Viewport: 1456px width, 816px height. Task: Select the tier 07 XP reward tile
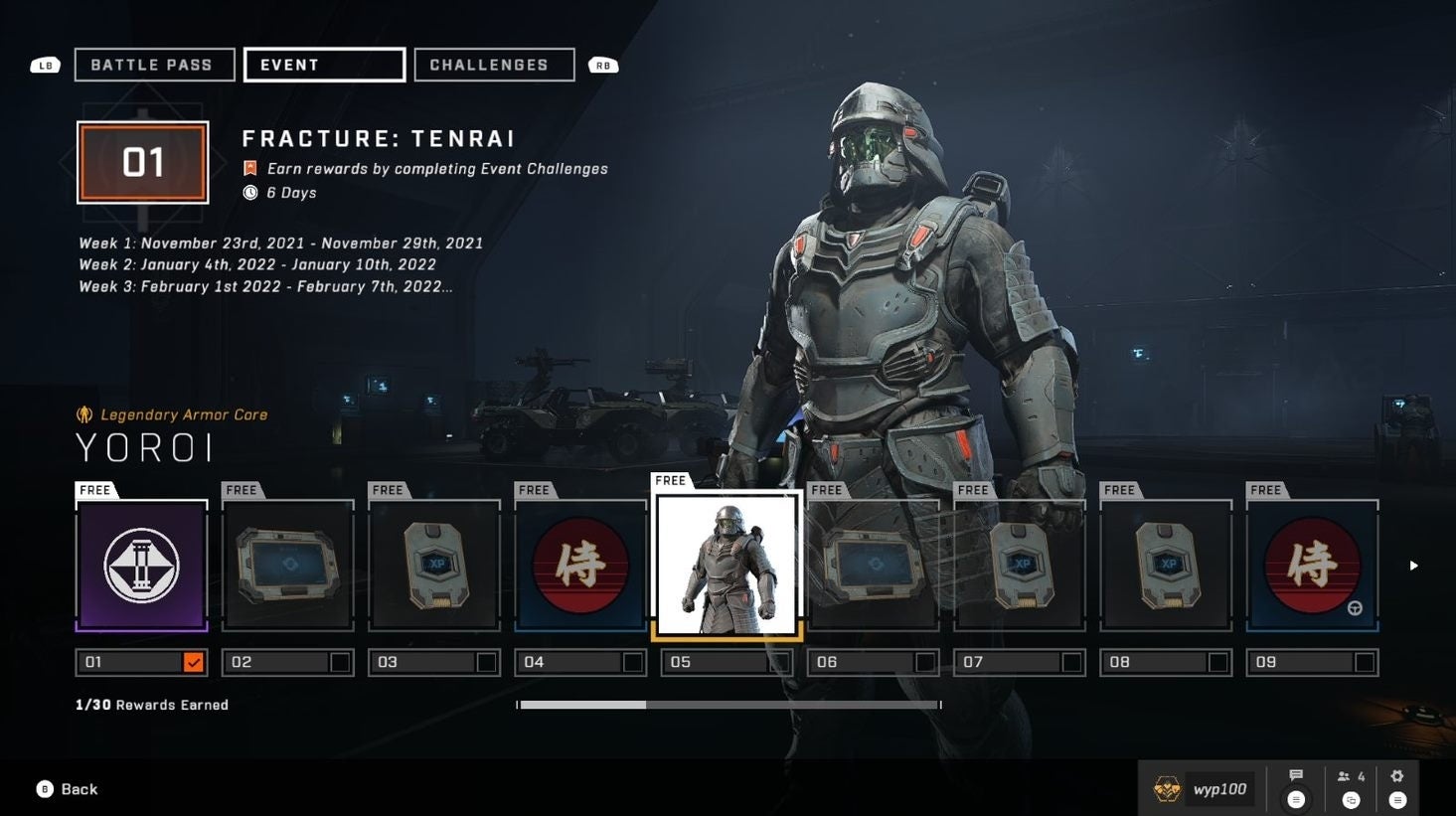tap(1019, 566)
